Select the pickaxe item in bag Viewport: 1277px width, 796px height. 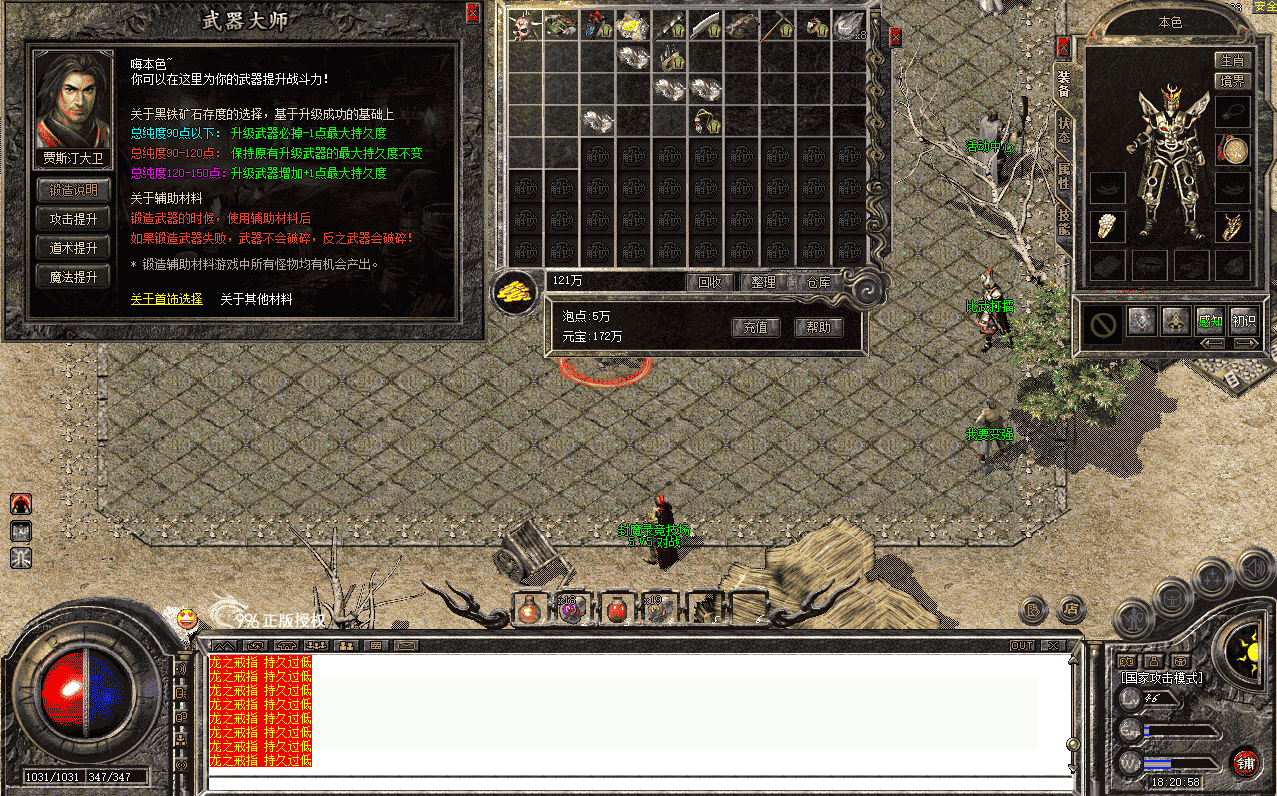[x=778, y=26]
